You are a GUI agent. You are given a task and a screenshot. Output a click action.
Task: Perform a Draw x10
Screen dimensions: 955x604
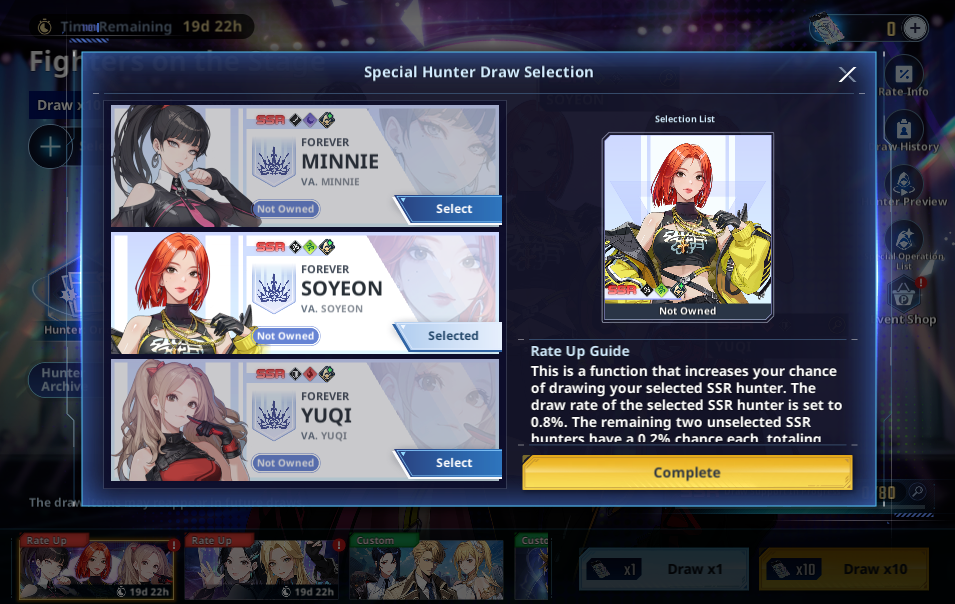coord(844,569)
